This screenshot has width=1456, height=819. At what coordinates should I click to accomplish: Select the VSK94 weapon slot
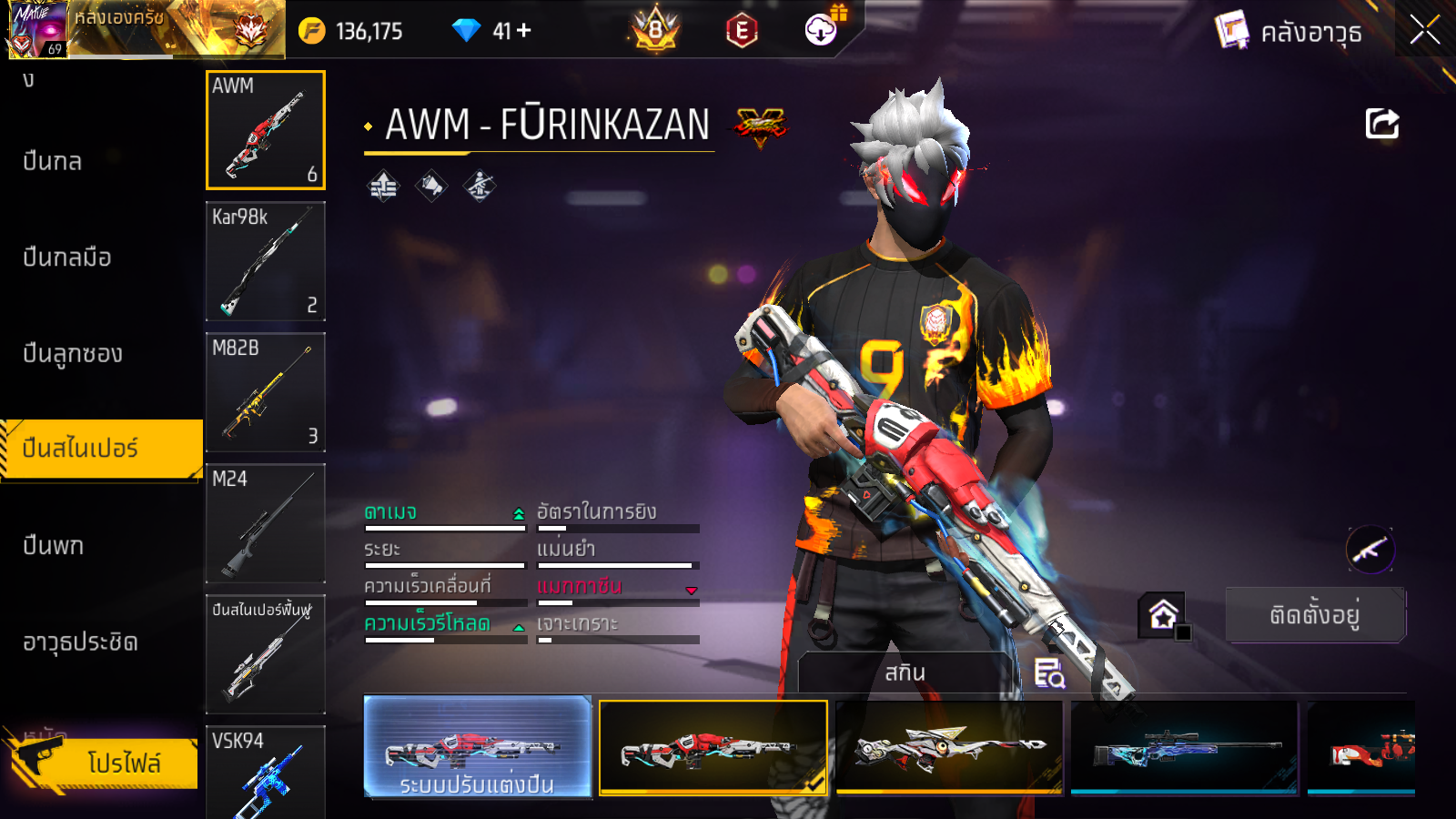click(266, 772)
